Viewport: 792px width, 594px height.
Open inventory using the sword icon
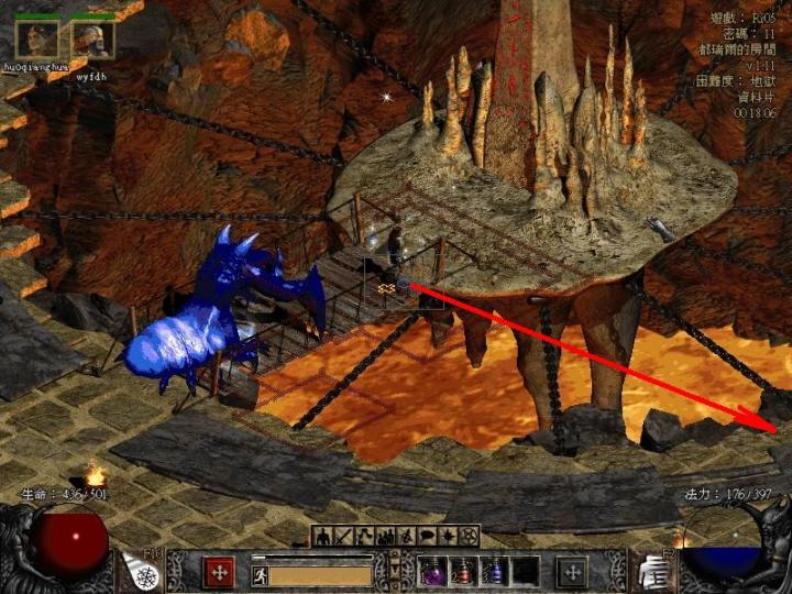(x=345, y=537)
